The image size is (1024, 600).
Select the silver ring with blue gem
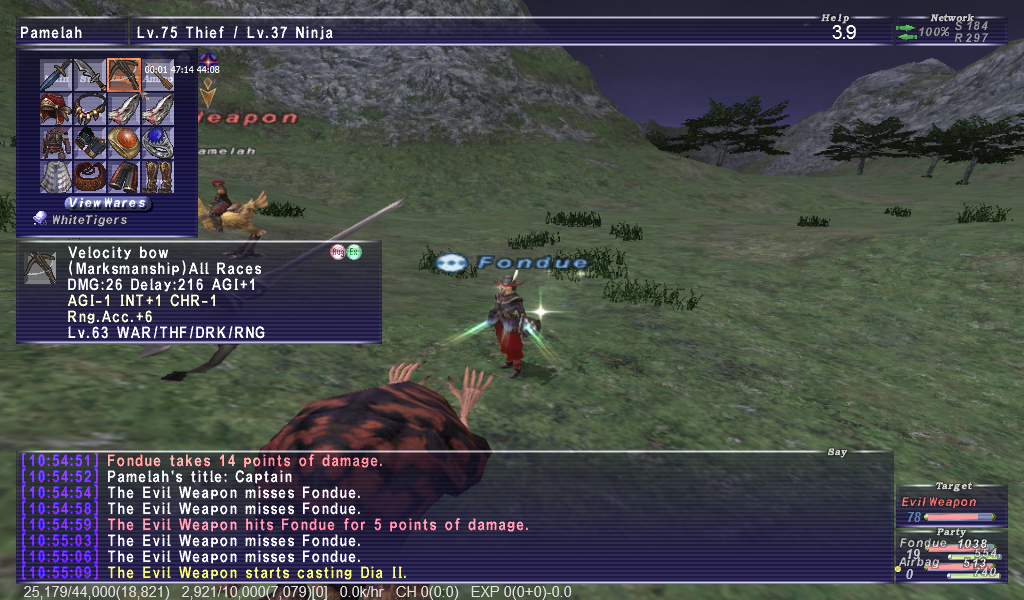coord(158,142)
